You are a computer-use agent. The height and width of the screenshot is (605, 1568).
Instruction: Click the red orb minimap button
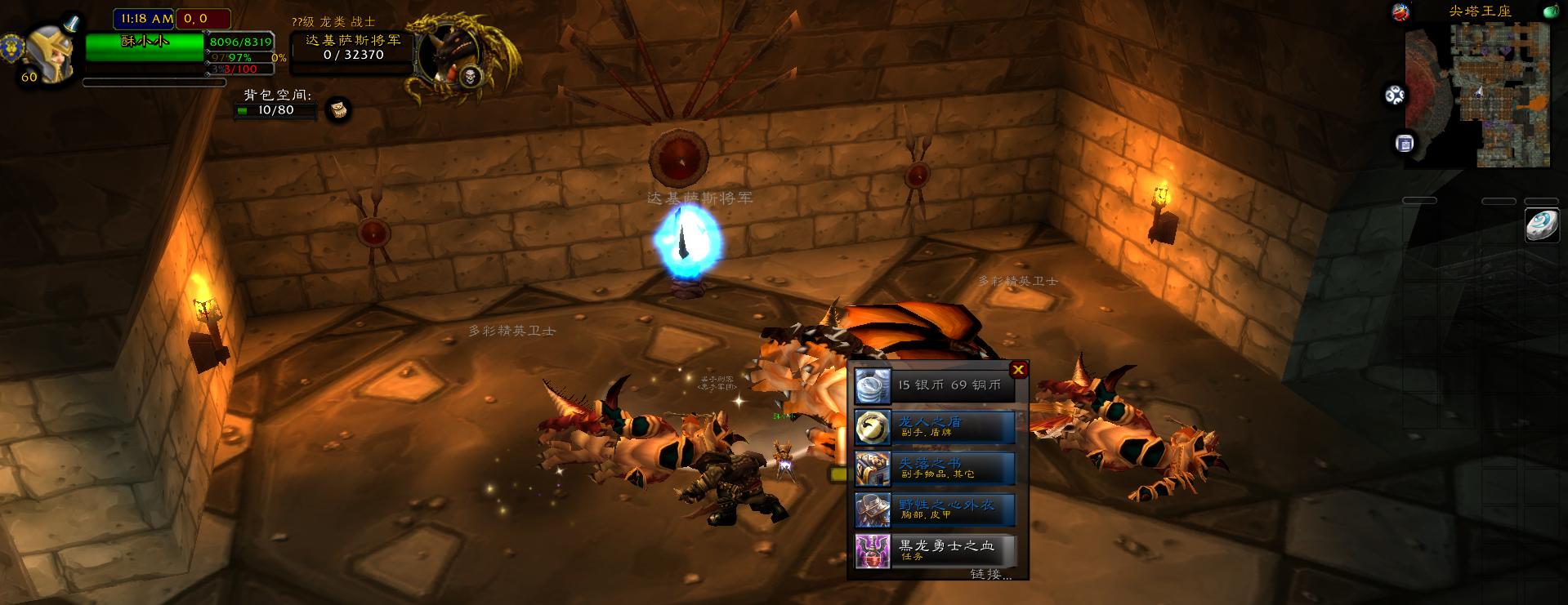click(1400, 11)
